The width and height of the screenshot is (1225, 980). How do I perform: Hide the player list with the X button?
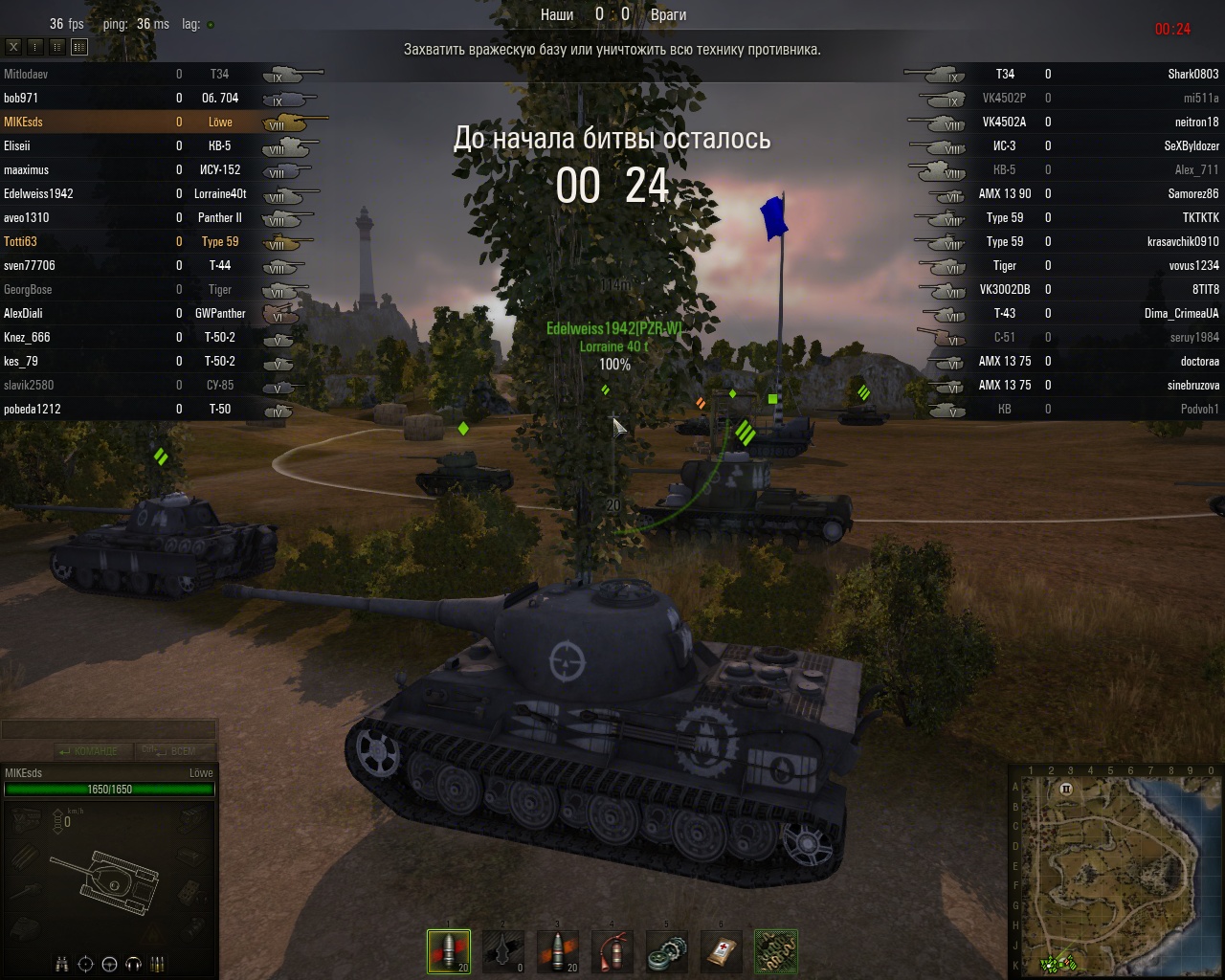pyautogui.click(x=13, y=46)
